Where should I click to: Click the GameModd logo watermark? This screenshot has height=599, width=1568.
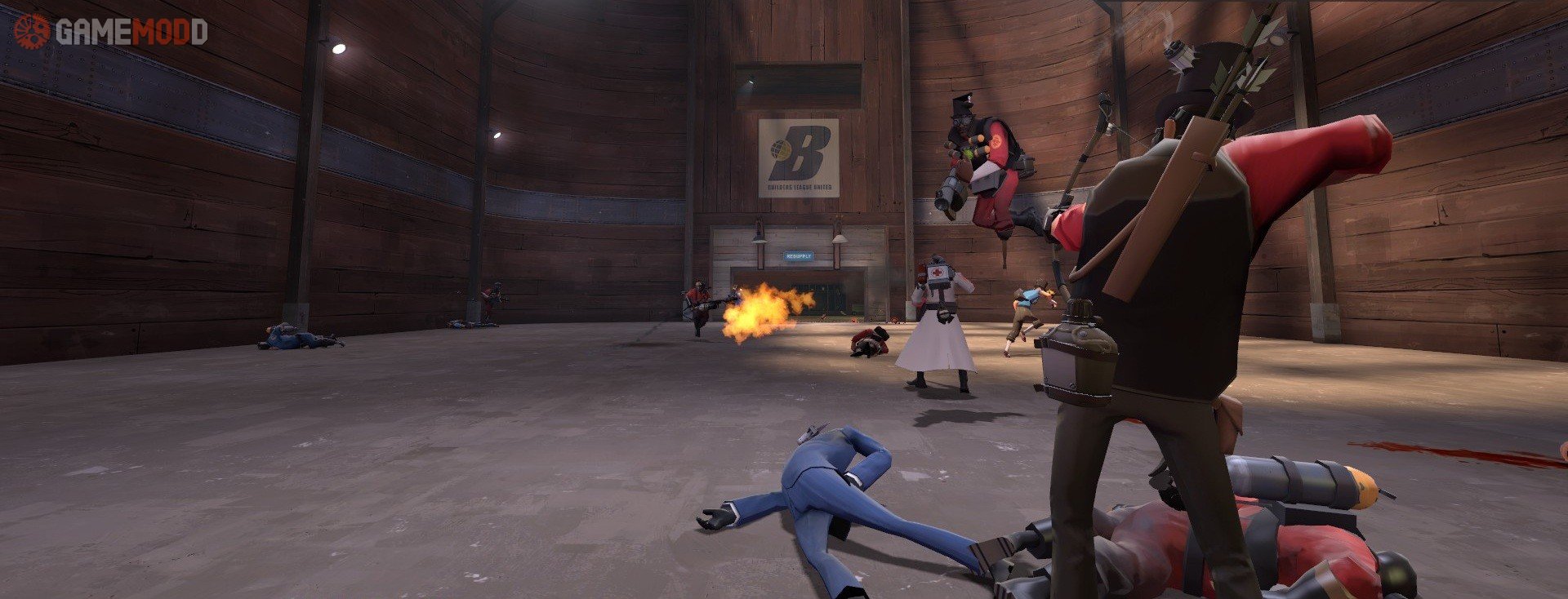110,31
